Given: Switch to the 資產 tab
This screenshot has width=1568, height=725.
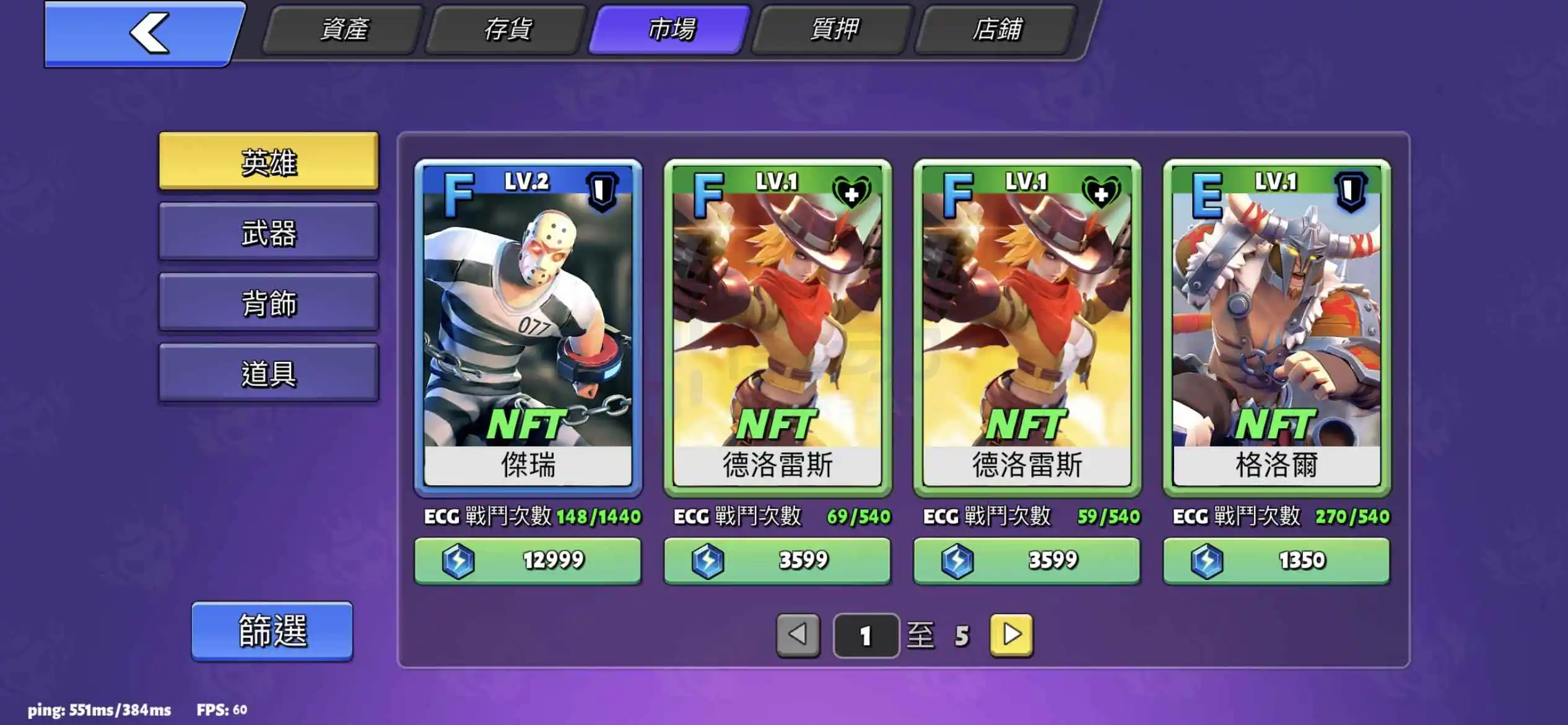Looking at the screenshot, I should click(x=344, y=30).
